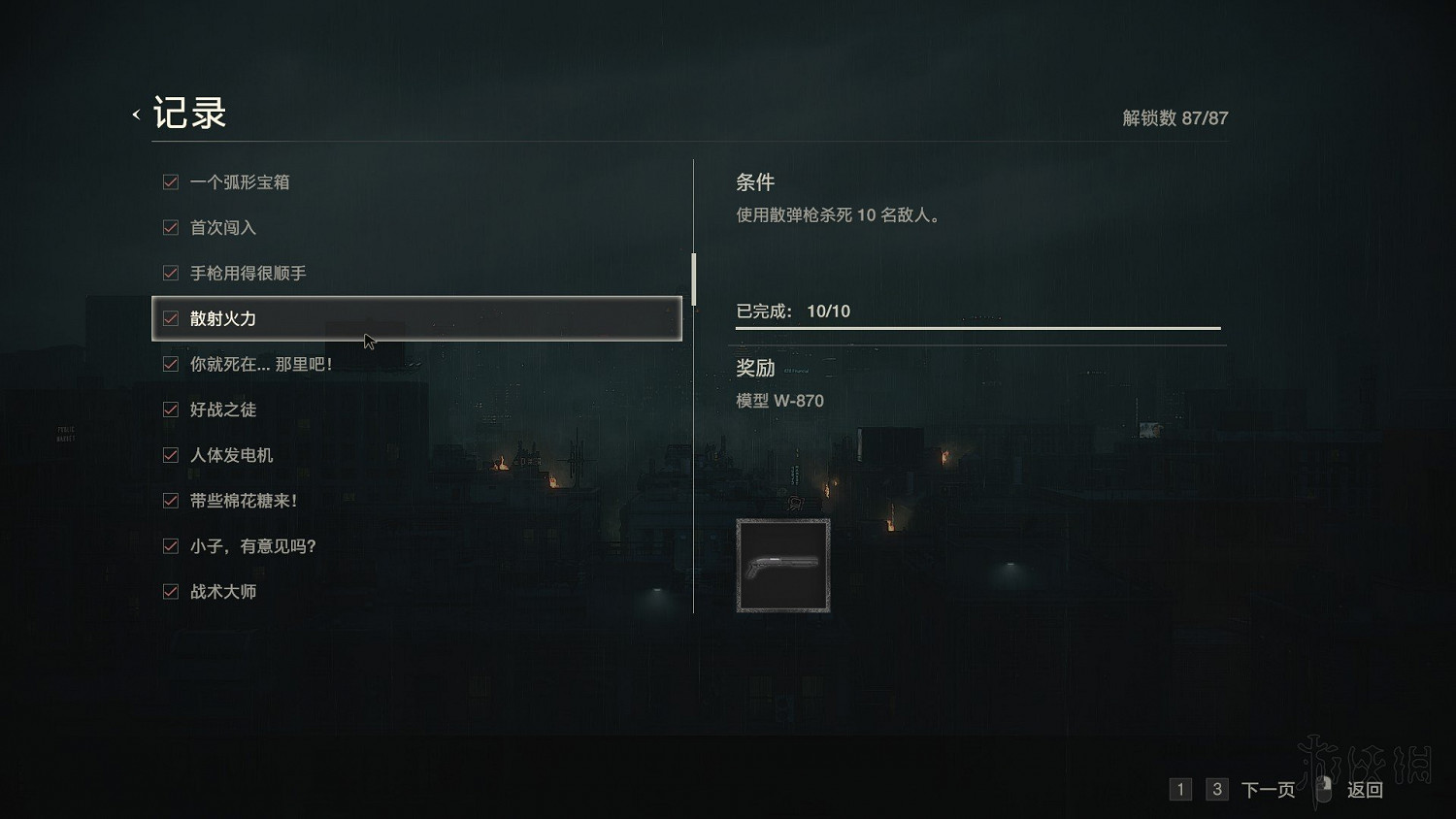Click the checkmark icon beside 战术大师
The width and height of the screenshot is (1456, 819).
click(x=170, y=591)
